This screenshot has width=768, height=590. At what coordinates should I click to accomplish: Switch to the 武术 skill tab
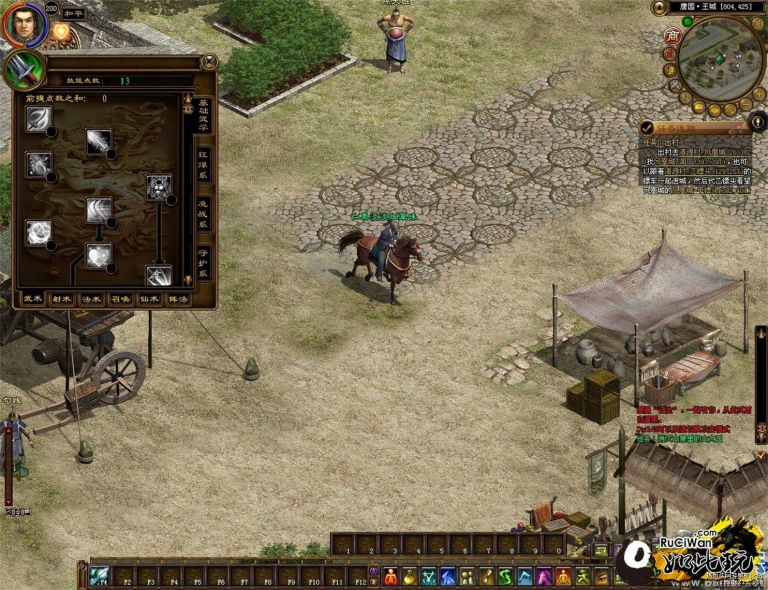click(33, 298)
